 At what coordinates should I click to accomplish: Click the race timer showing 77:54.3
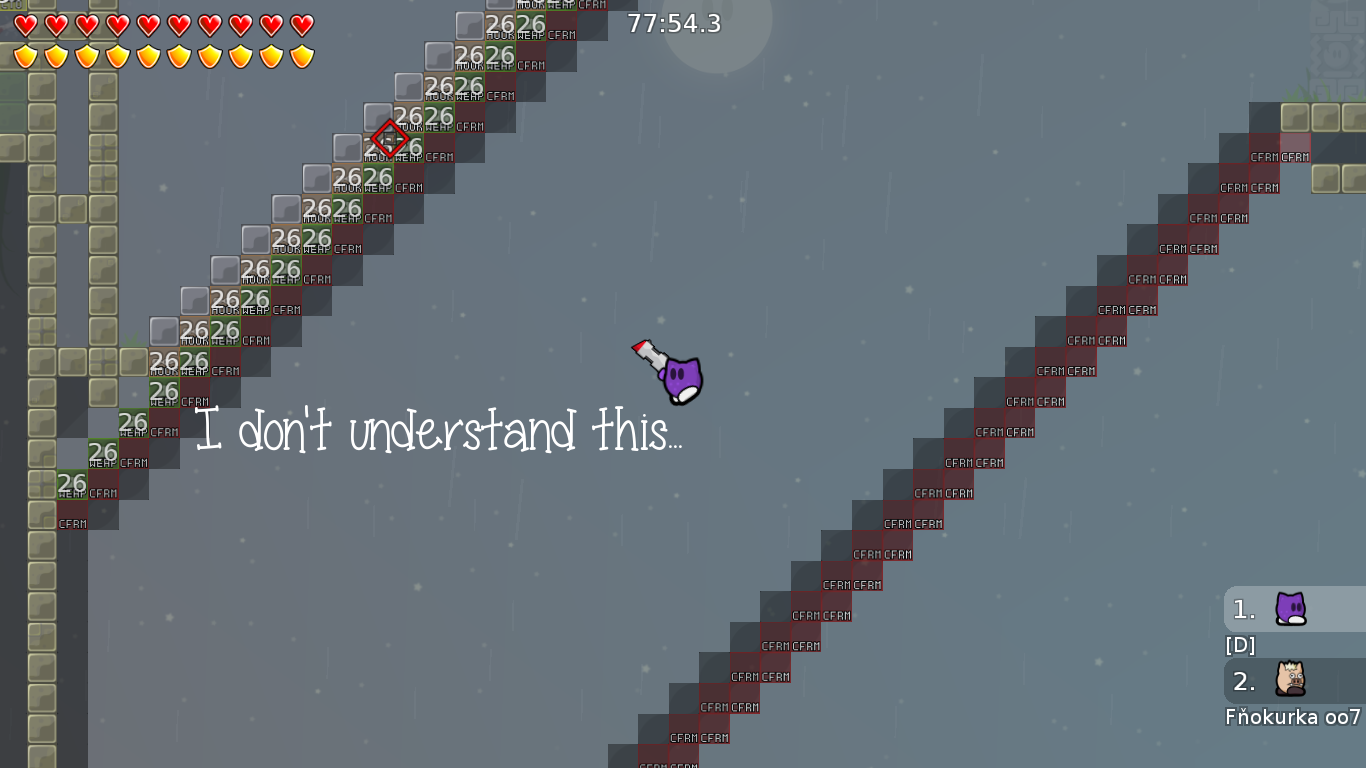(x=673, y=24)
